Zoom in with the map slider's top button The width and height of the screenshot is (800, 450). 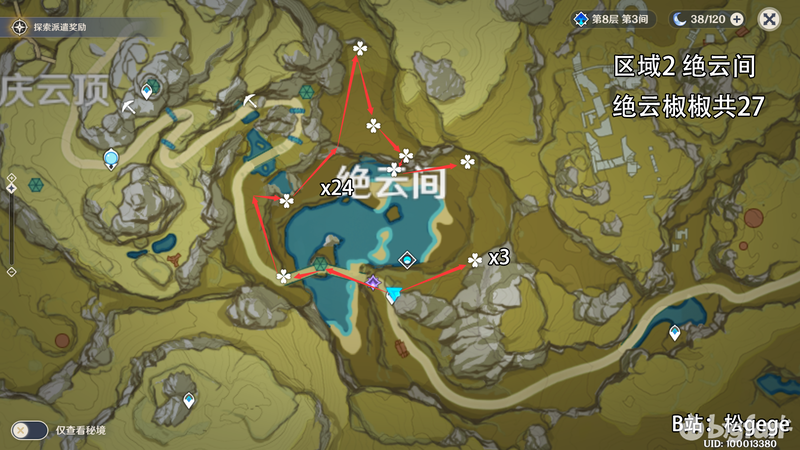[x=11, y=177]
